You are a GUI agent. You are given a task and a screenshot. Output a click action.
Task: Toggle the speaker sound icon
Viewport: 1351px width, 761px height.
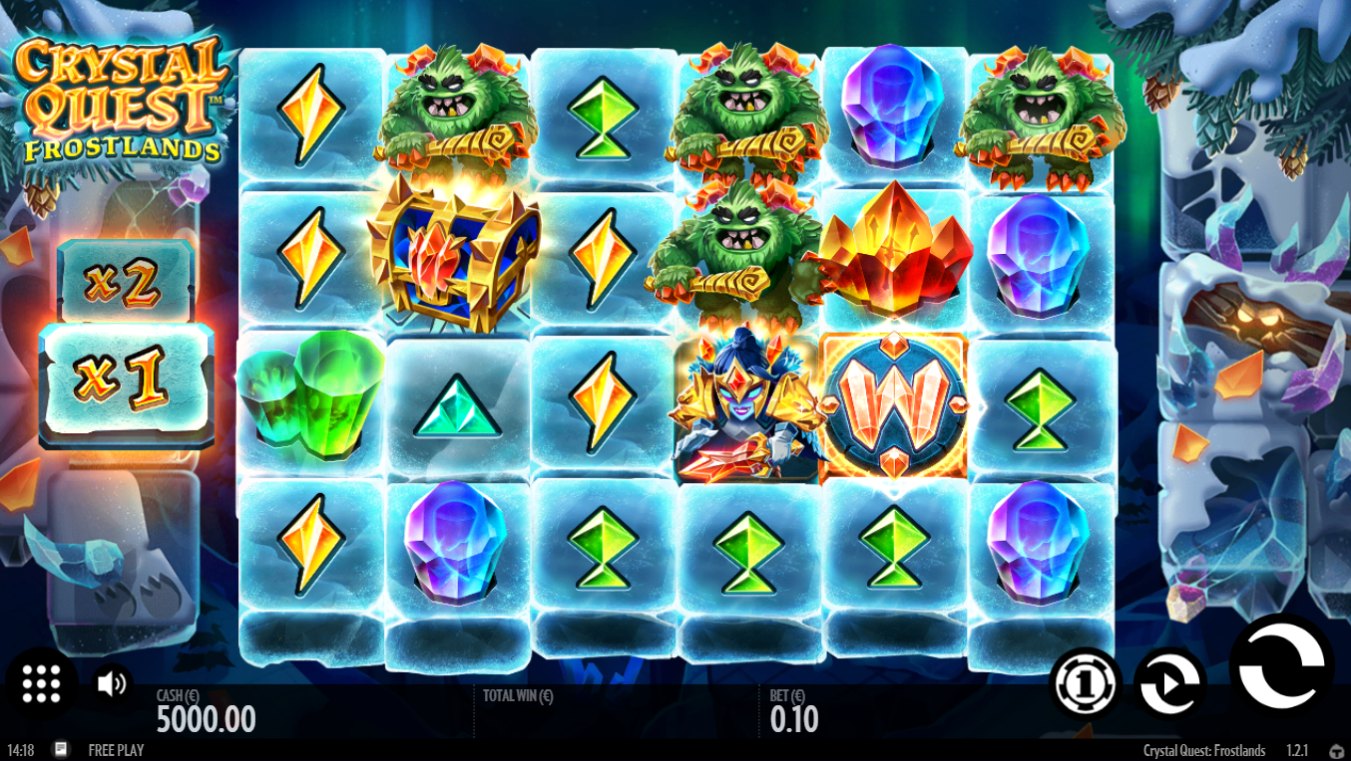pos(112,683)
